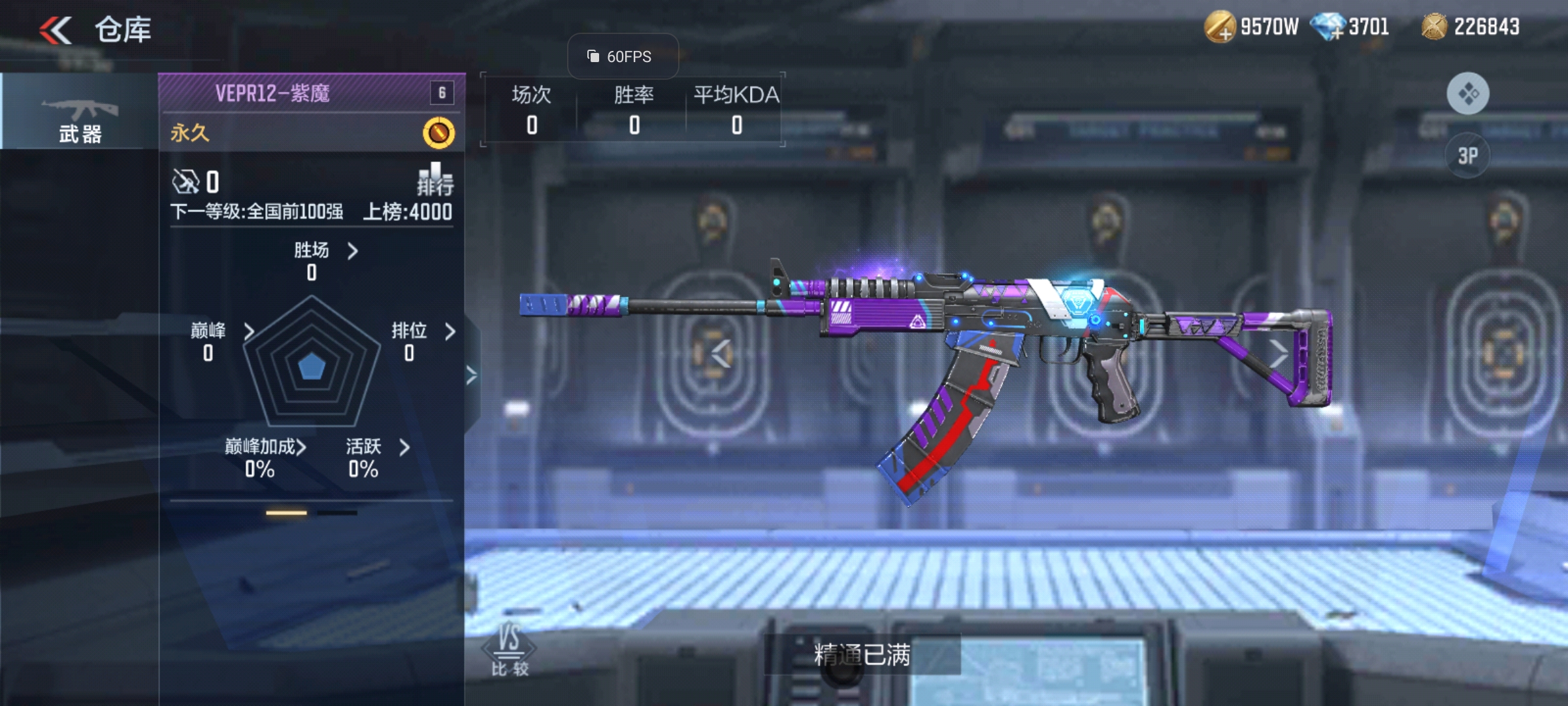
Task: Click the 60FPS overlay indicator
Action: click(x=621, y=57)
